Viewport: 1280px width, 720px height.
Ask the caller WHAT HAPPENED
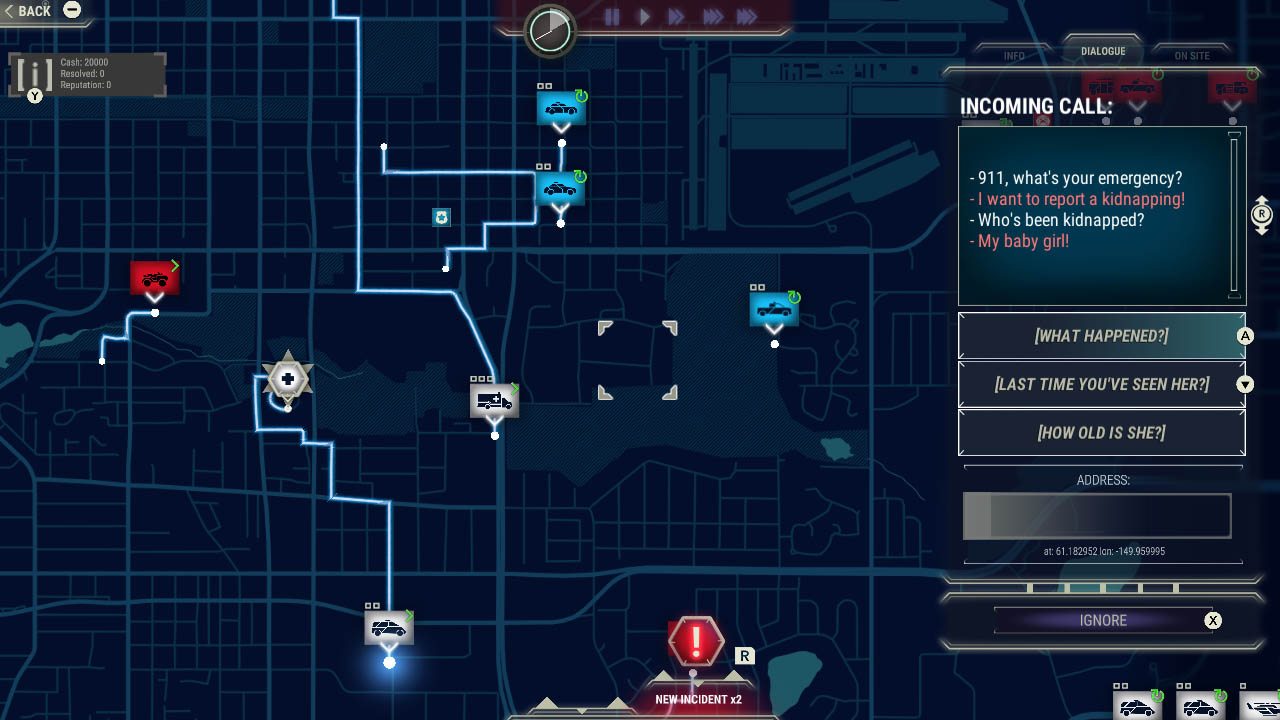tap(1101, 336)
